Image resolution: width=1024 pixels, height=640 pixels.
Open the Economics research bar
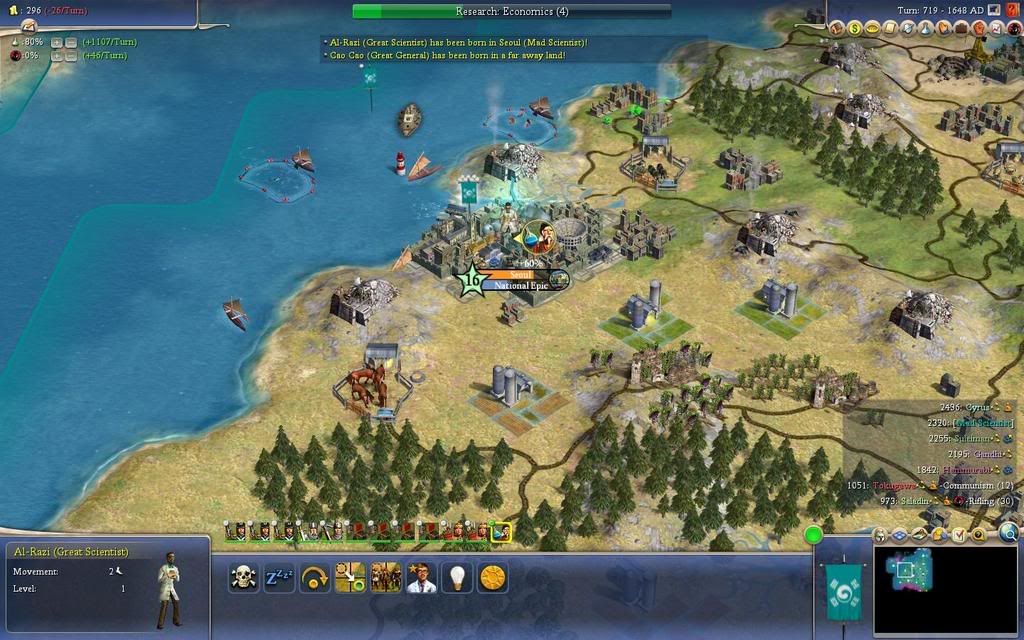coord(512,11)
